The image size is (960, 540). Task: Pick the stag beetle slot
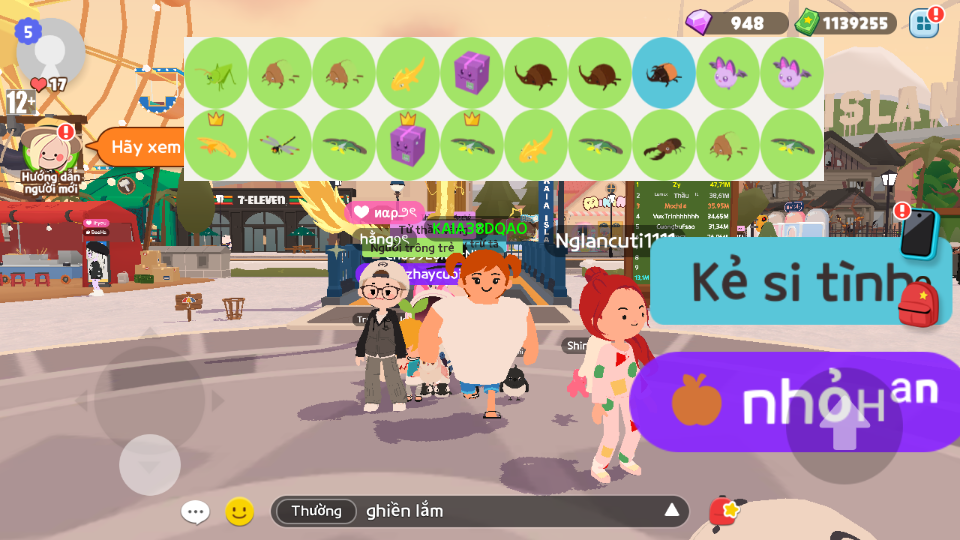tap(664, 144)
